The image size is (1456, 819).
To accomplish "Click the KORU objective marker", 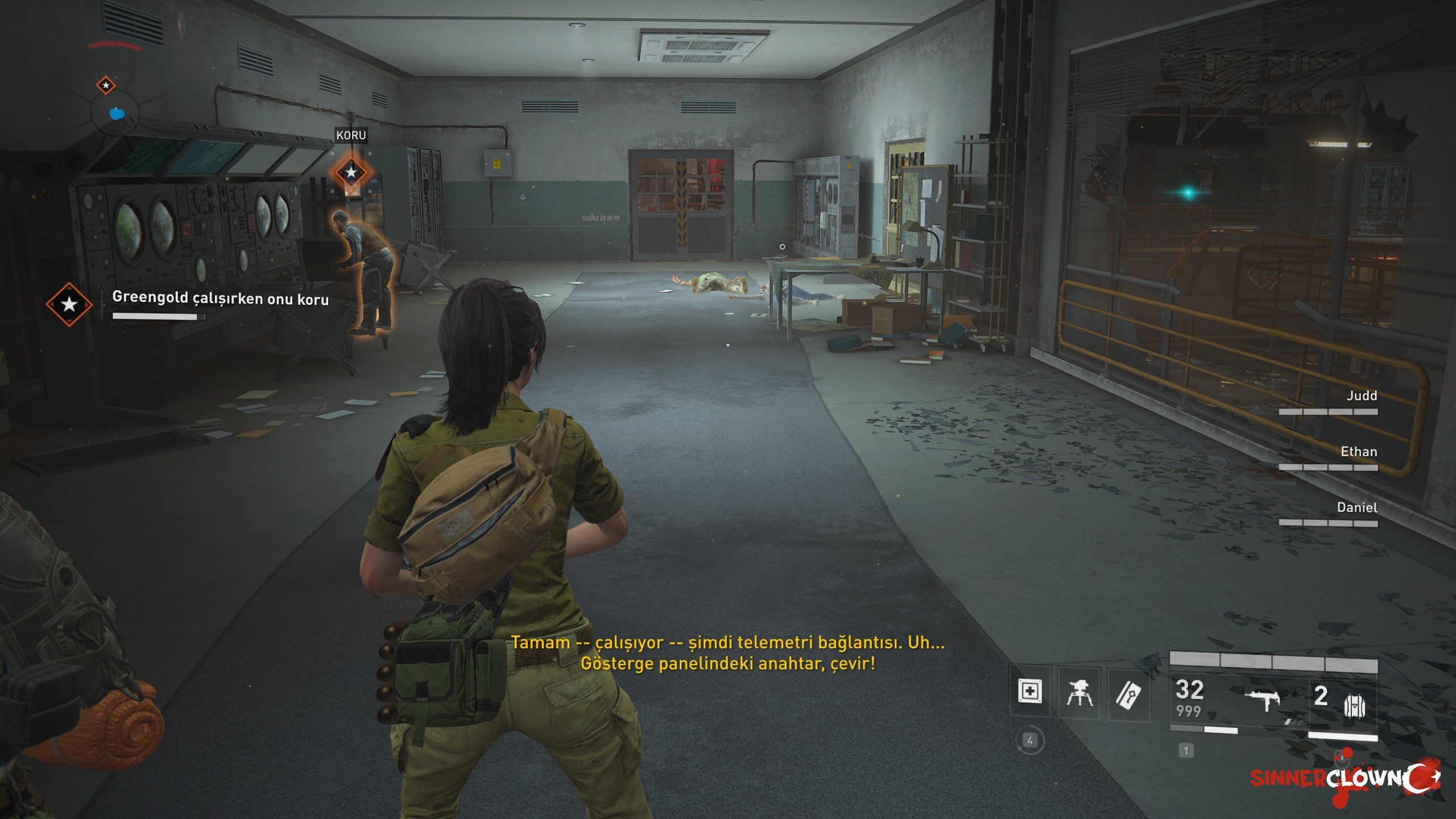I will pyautogui.click(x=351, y=172).
